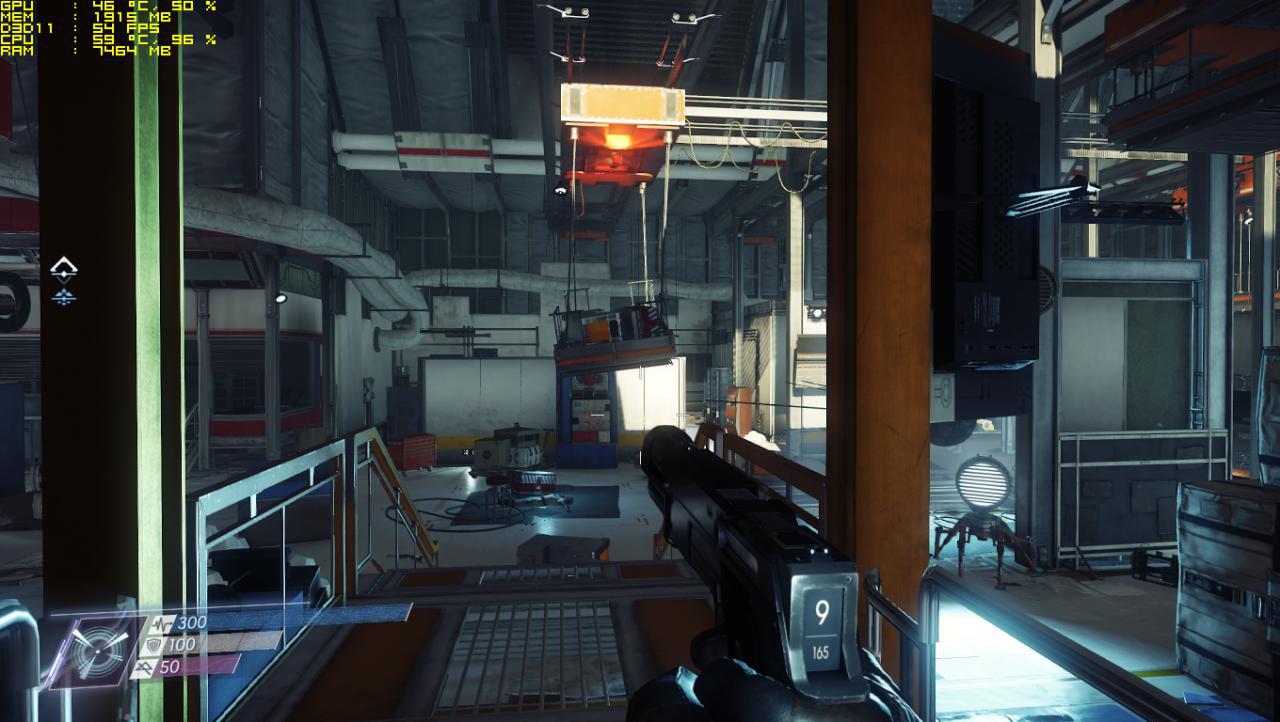The width and height of the screenshot is (1280, 722).
Task: Select the blue diamond objective marker
Action: click(x=64, y=296)
